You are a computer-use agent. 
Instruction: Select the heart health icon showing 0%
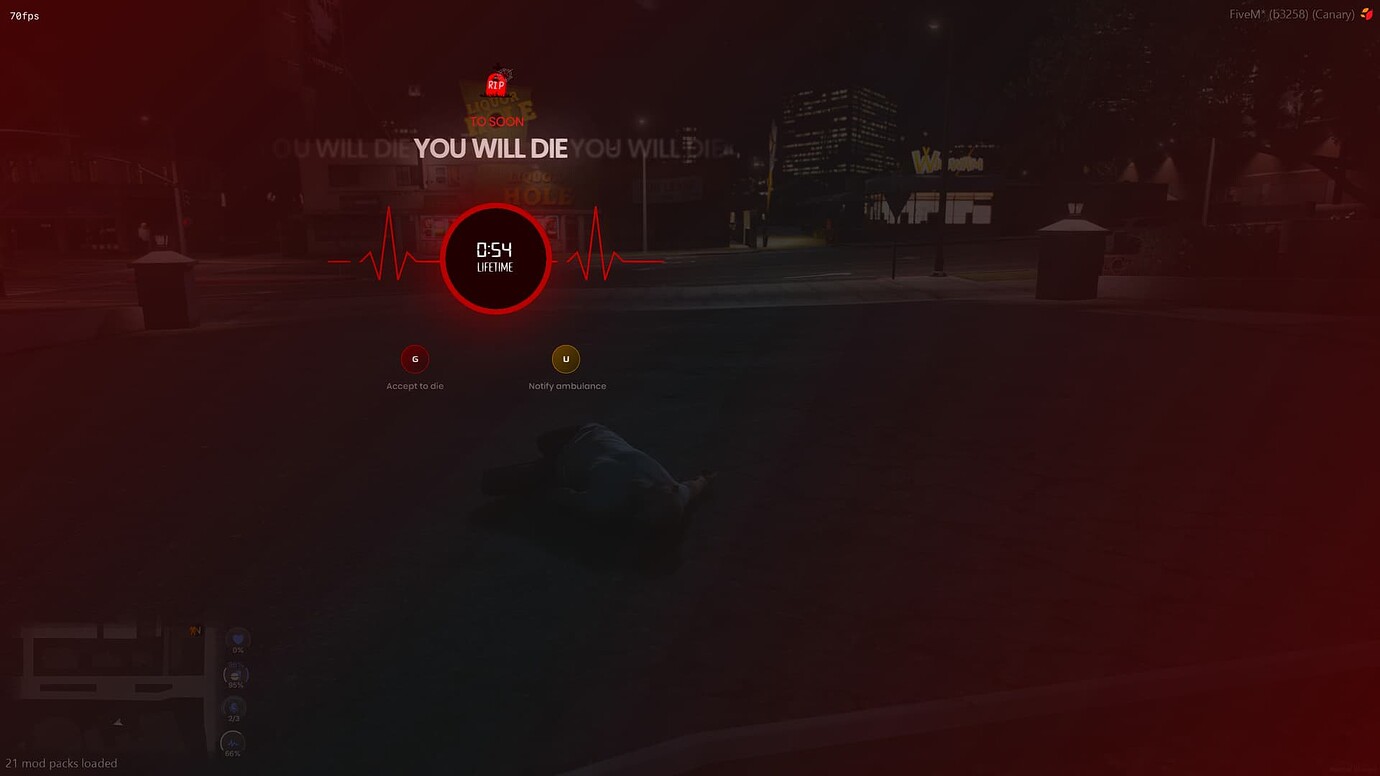point(237,639)
